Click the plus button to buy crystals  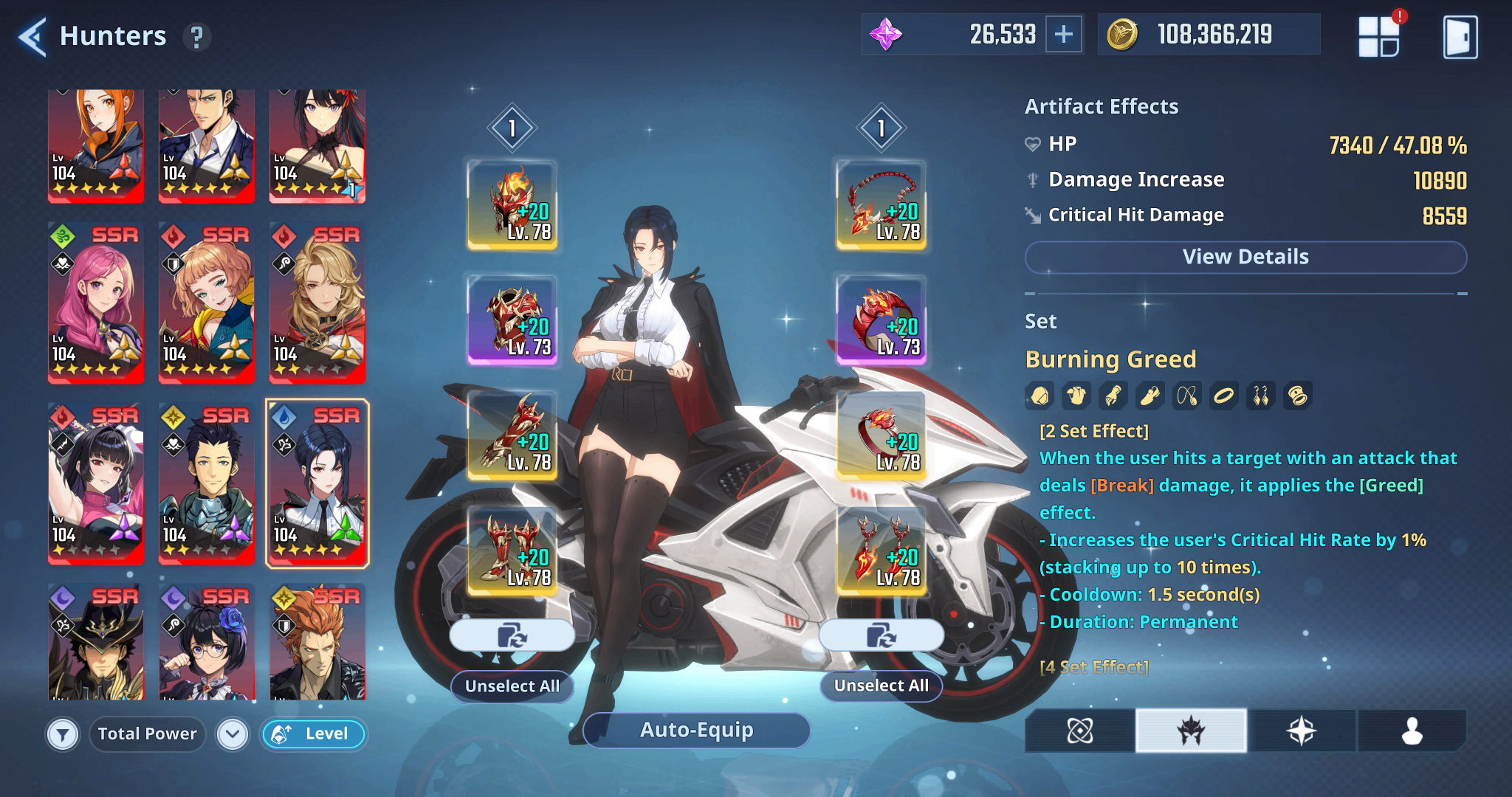1063,33
